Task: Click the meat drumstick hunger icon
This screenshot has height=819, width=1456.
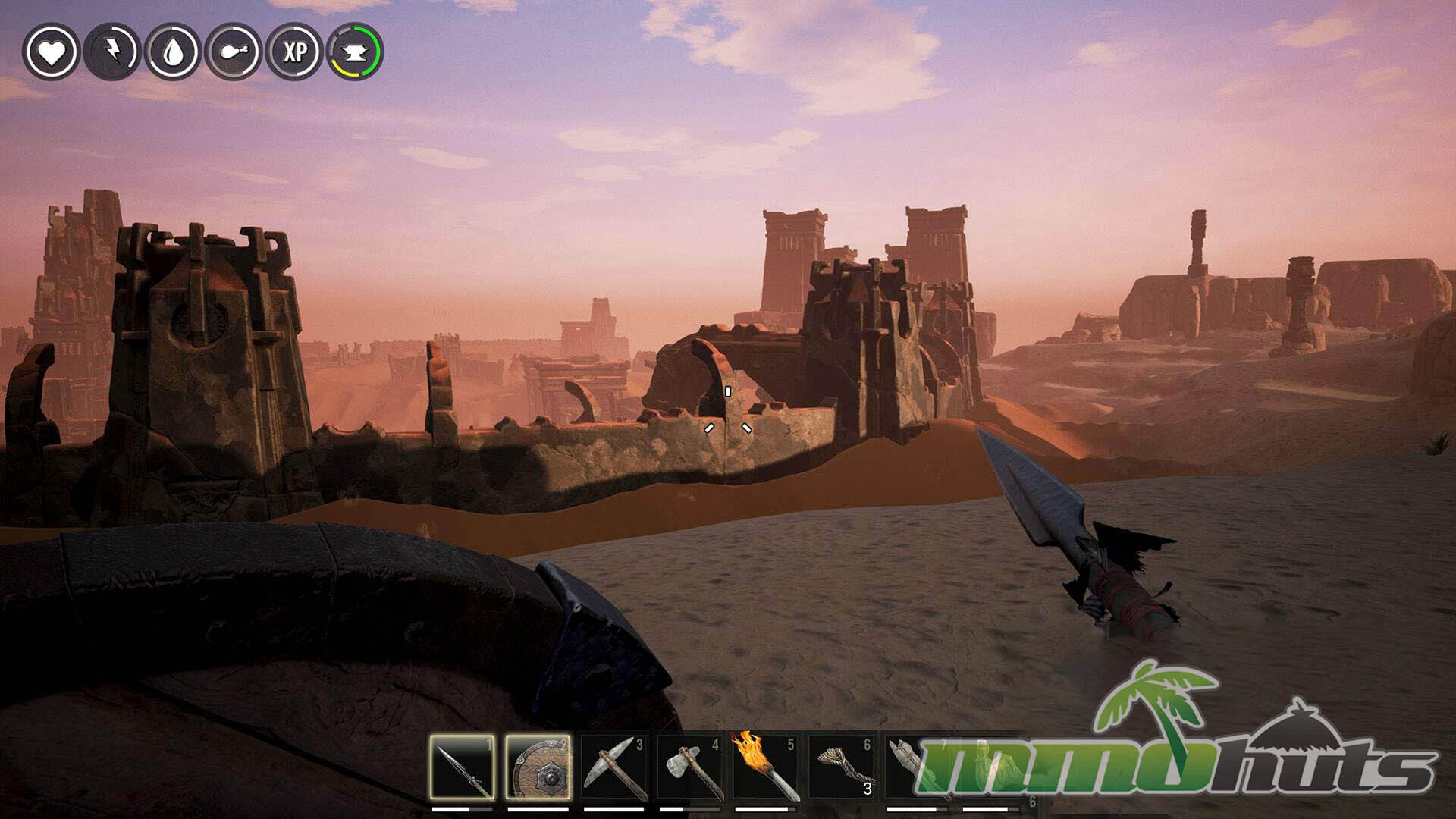Action: tap(234, 52)
